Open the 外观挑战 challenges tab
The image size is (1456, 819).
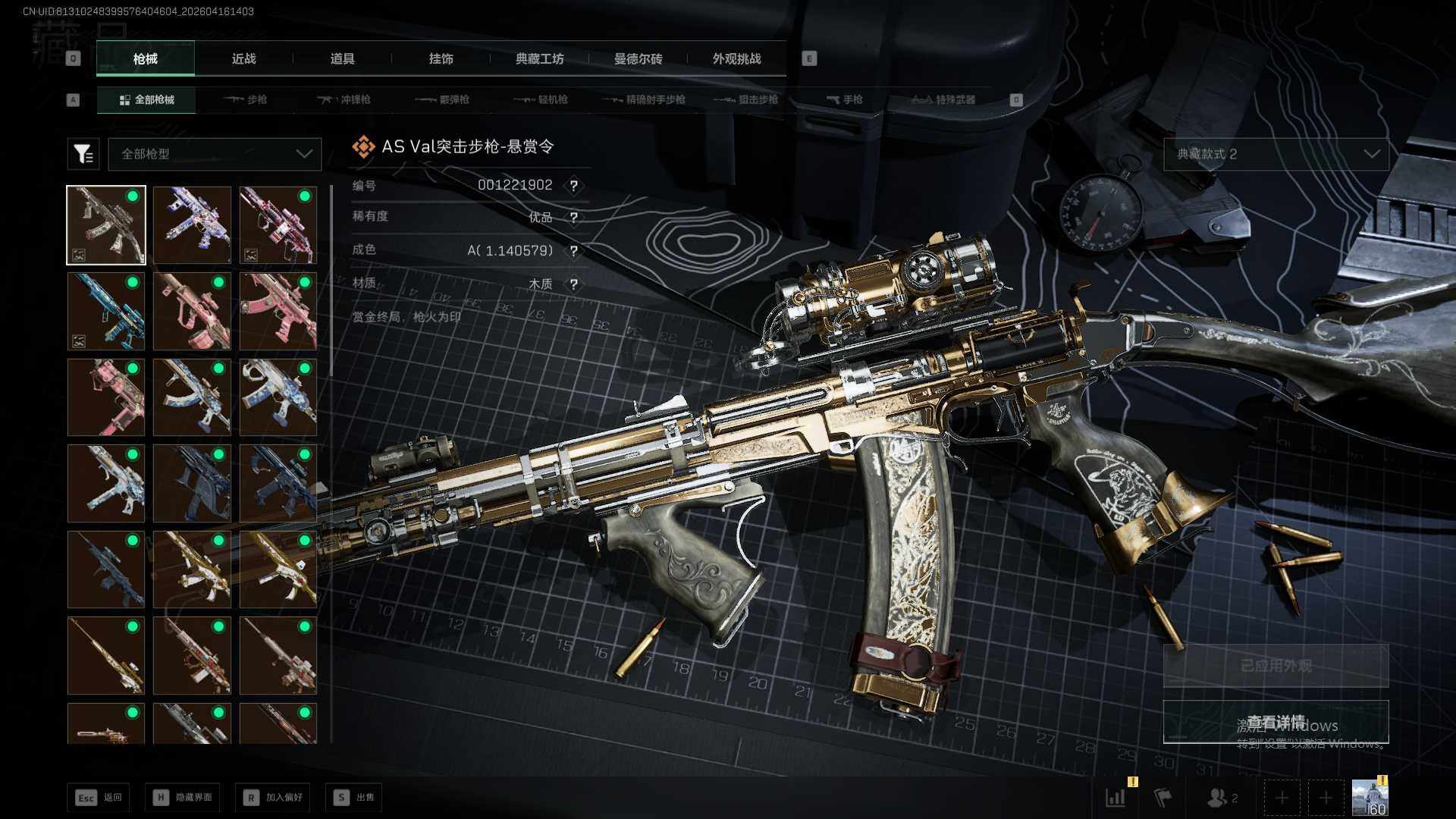(736, 58)
